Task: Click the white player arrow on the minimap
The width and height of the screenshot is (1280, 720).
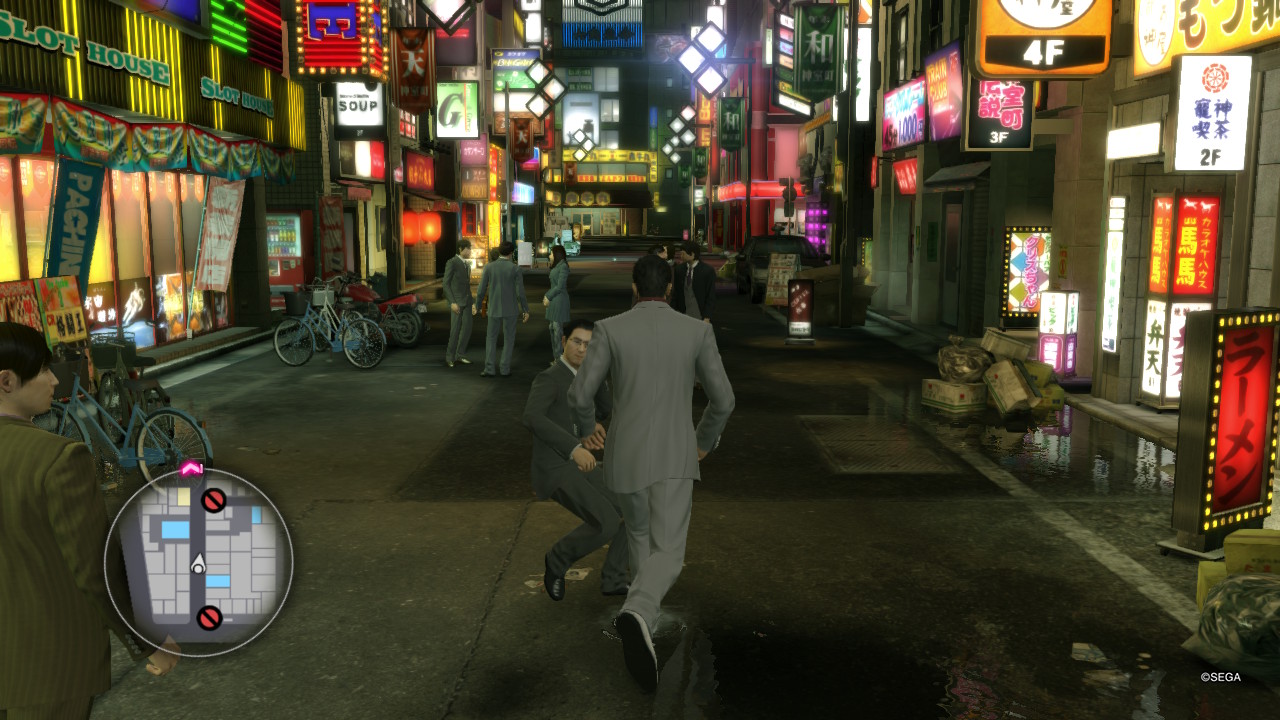Action: (x=198, y=564)
